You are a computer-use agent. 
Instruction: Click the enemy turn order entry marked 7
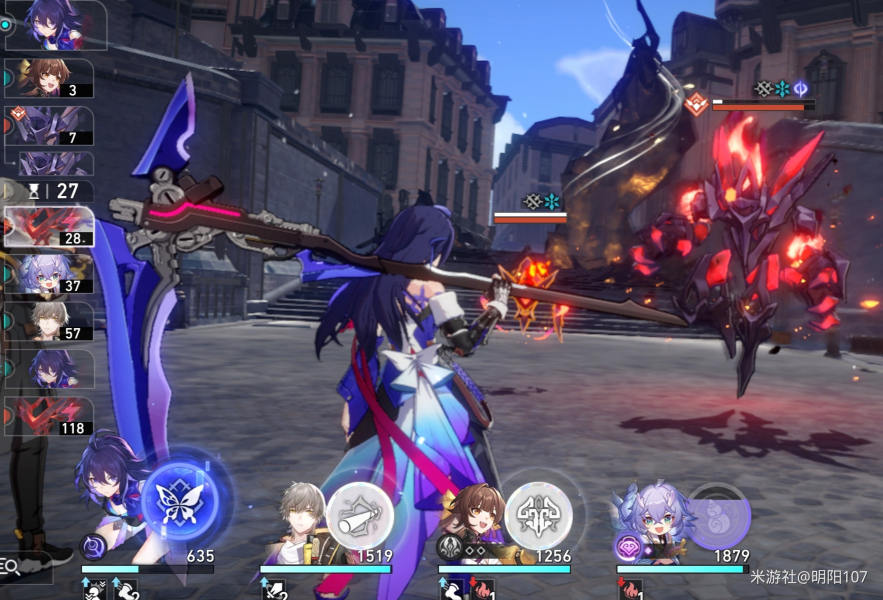[x=50, y=126]
